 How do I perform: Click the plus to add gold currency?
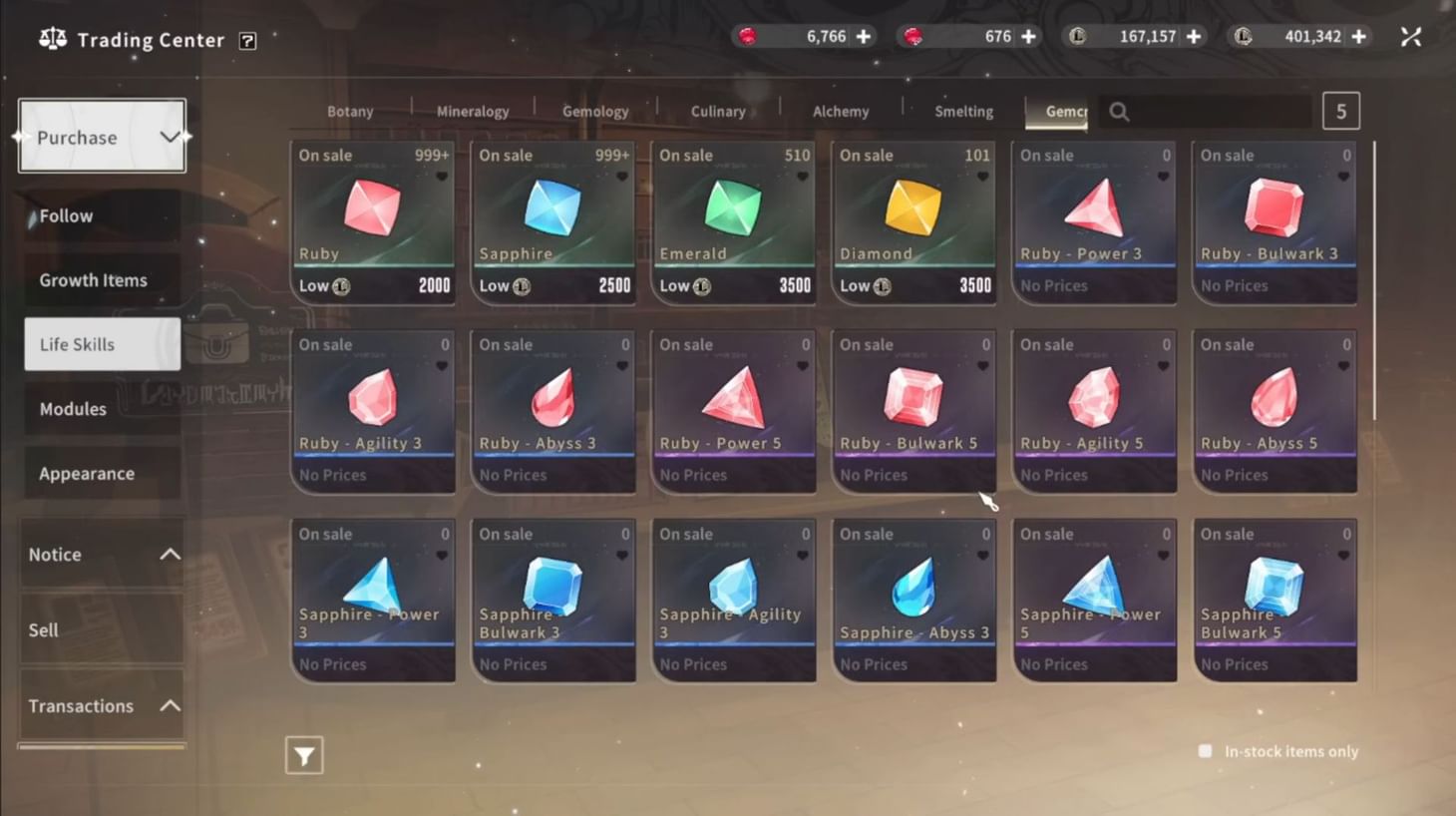tap(1193, 35)
